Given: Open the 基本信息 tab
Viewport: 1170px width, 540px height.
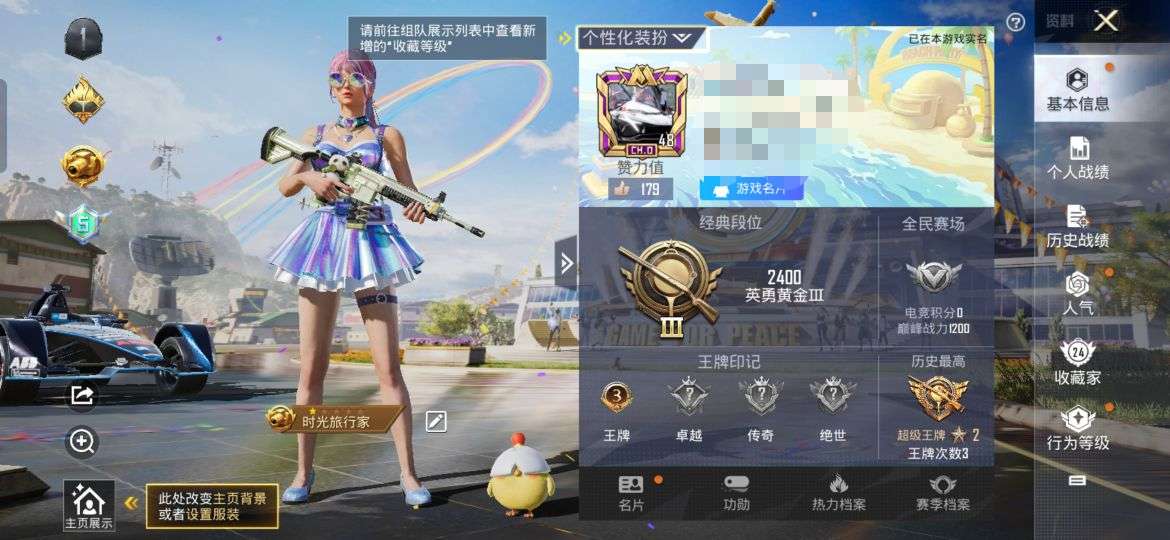Looking at the screenshot, I should [x=1077, y=89].
